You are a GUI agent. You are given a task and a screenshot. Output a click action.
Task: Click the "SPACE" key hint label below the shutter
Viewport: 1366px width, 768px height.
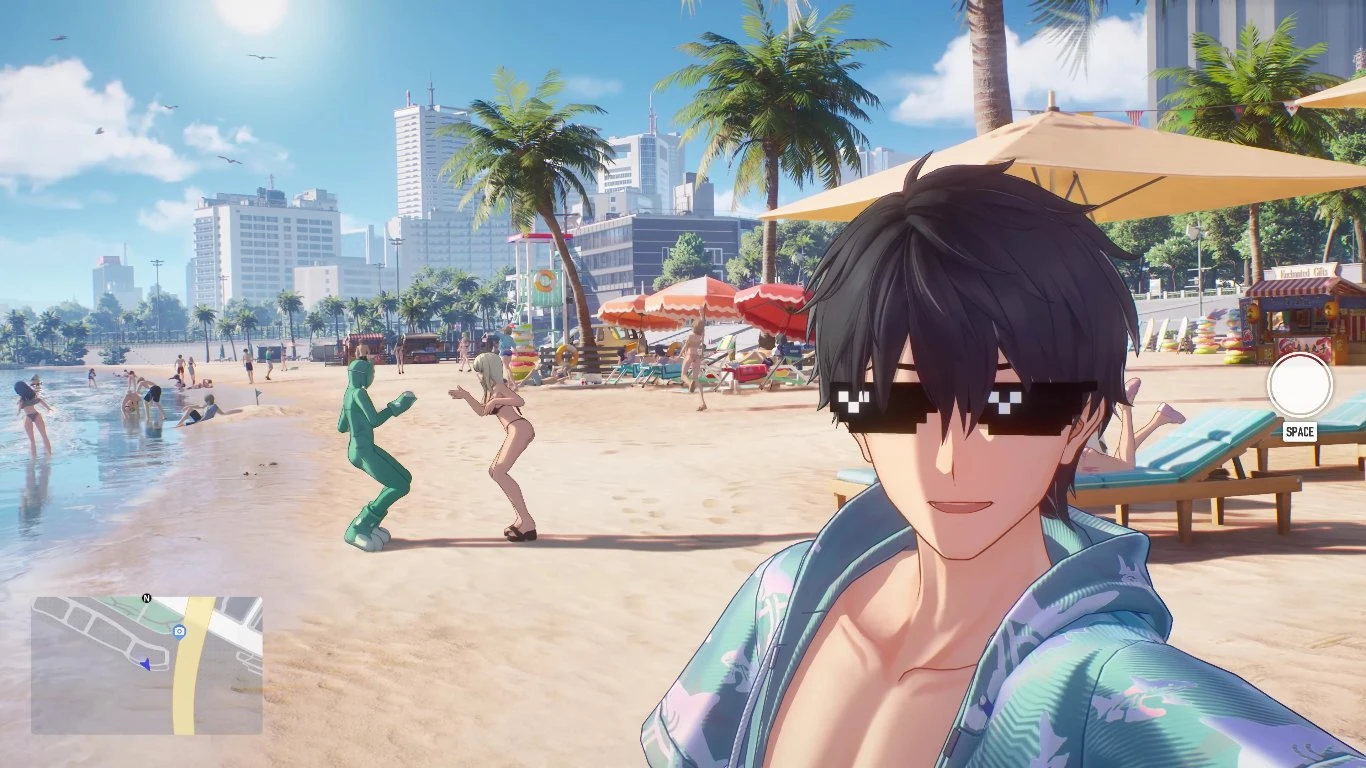(x=1301, y=430)
